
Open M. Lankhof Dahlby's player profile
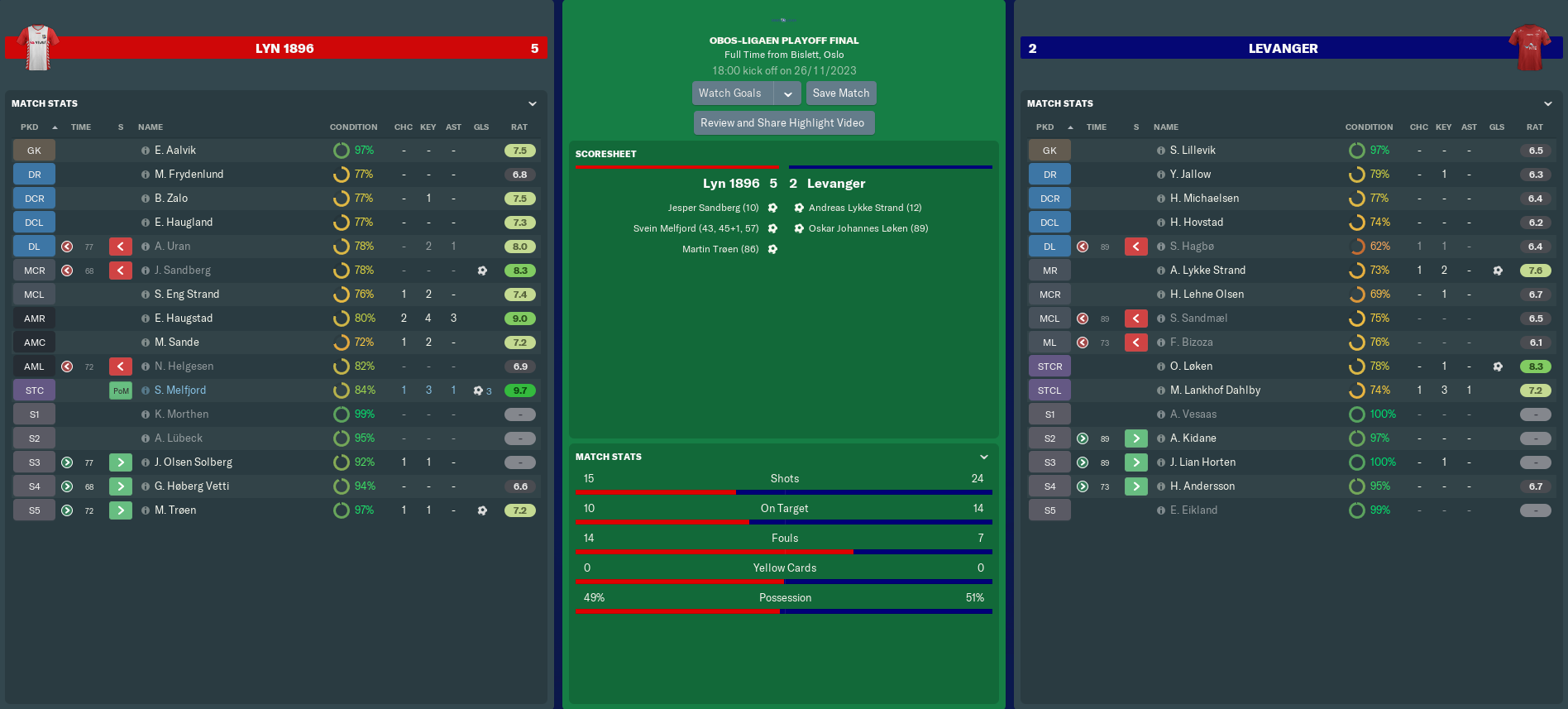(1215, 390)
